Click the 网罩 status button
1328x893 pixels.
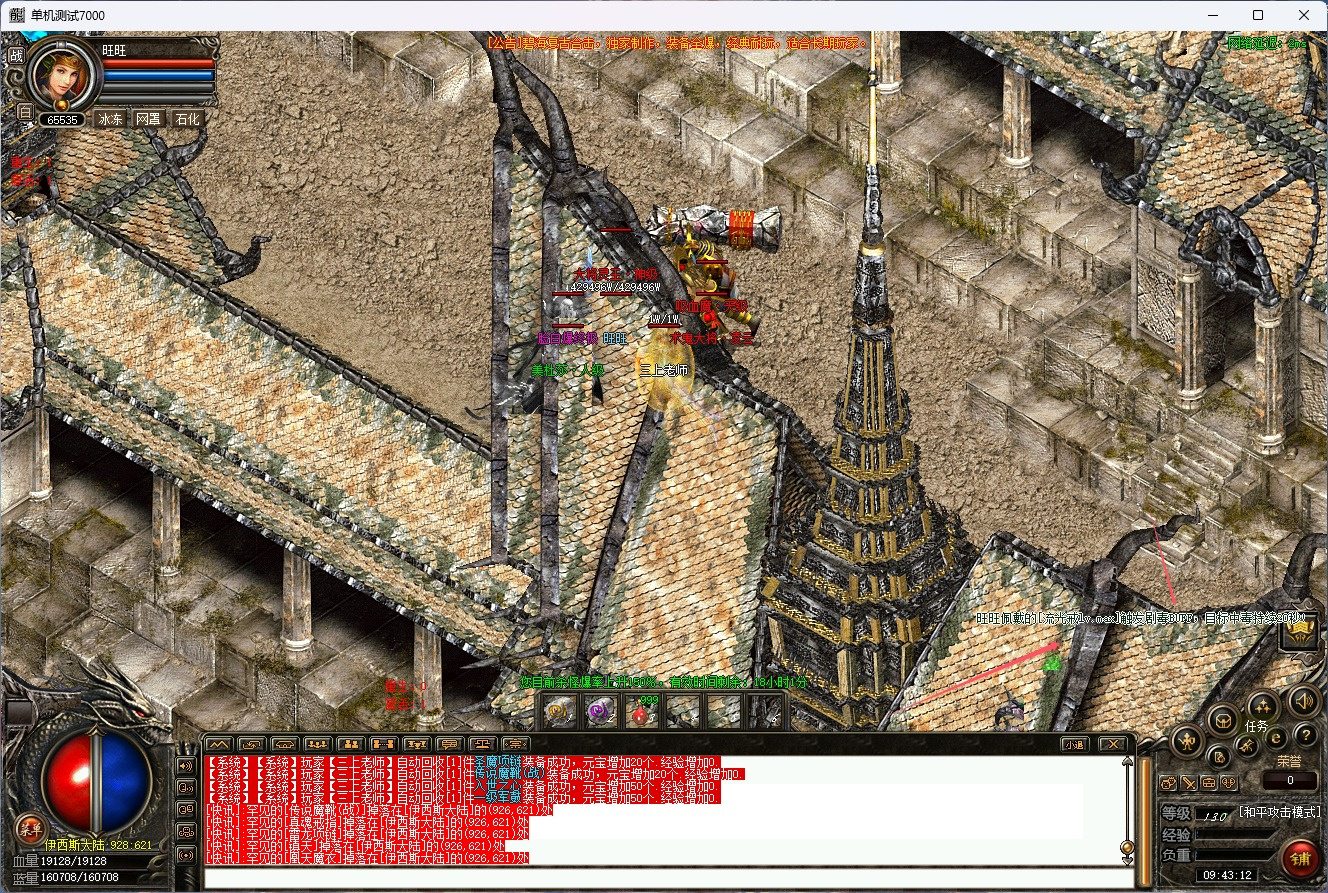pyautogui.click(x=148, y=119)
